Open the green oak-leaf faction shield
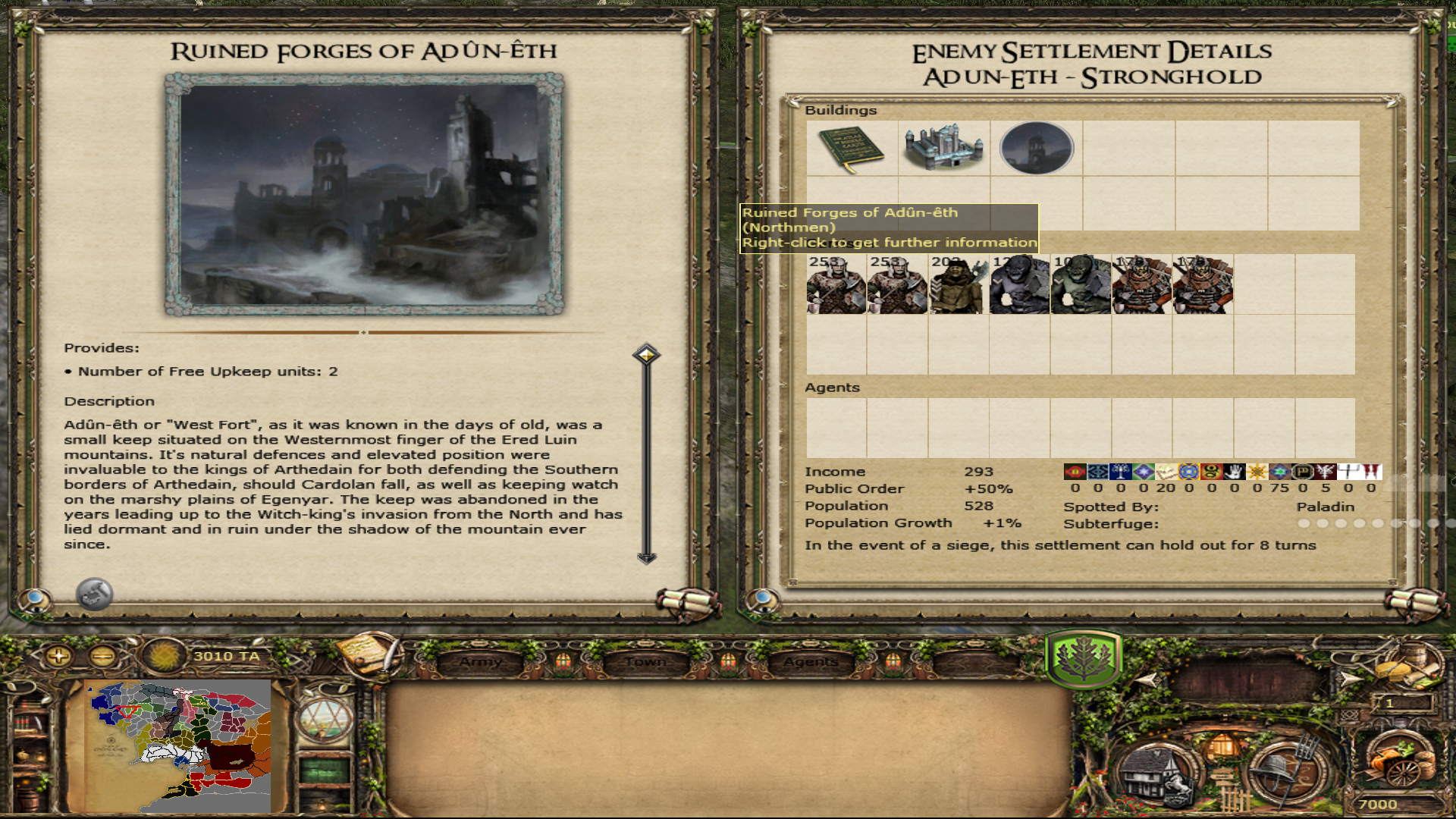This screenshot has width=1456, height=819. point(1083,658)
